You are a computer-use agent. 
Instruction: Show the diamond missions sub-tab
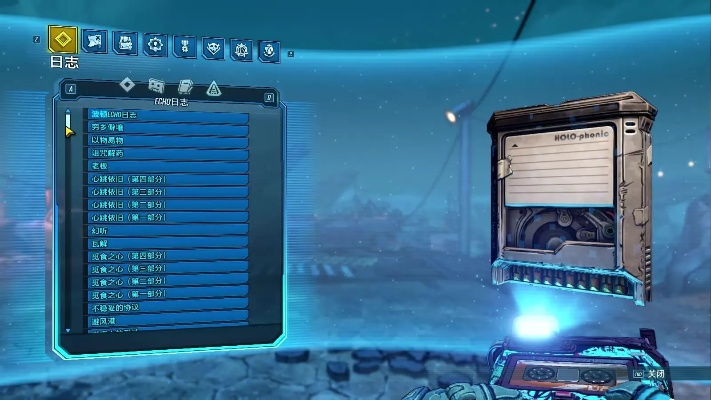pyautogui.click(x=126, y=84)
